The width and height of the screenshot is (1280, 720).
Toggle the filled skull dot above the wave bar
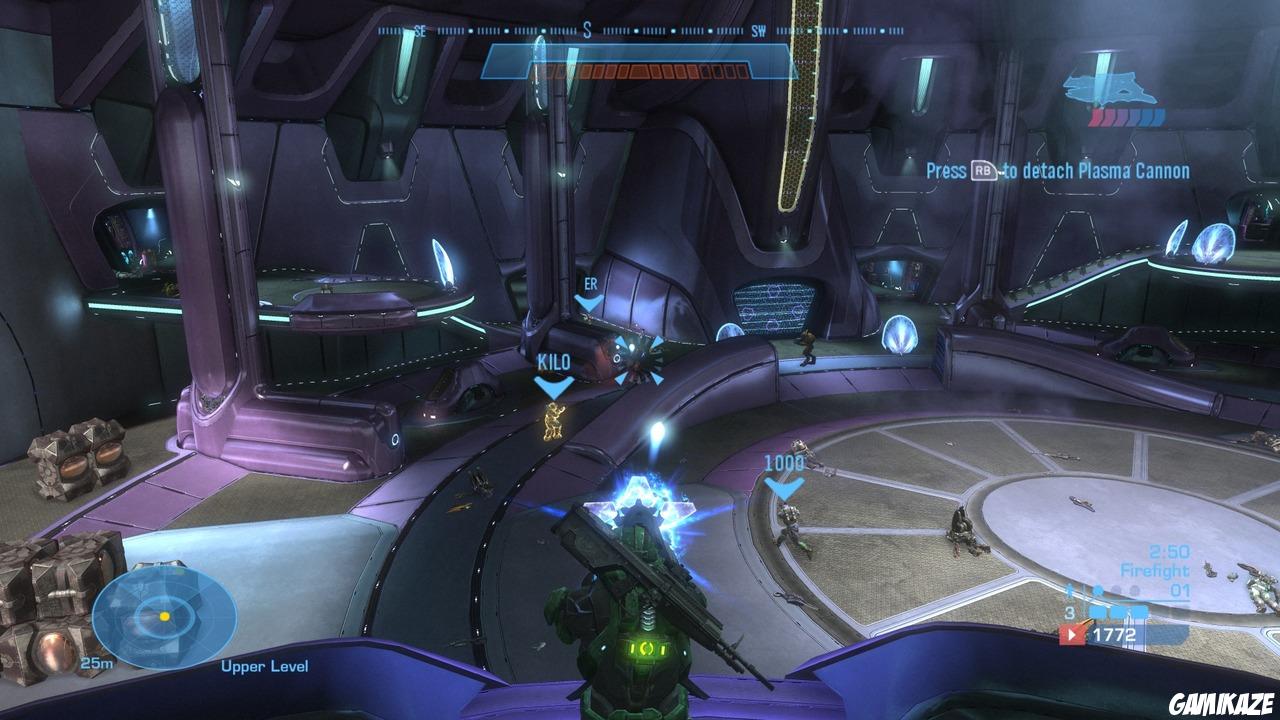(x=1098, y=590)
